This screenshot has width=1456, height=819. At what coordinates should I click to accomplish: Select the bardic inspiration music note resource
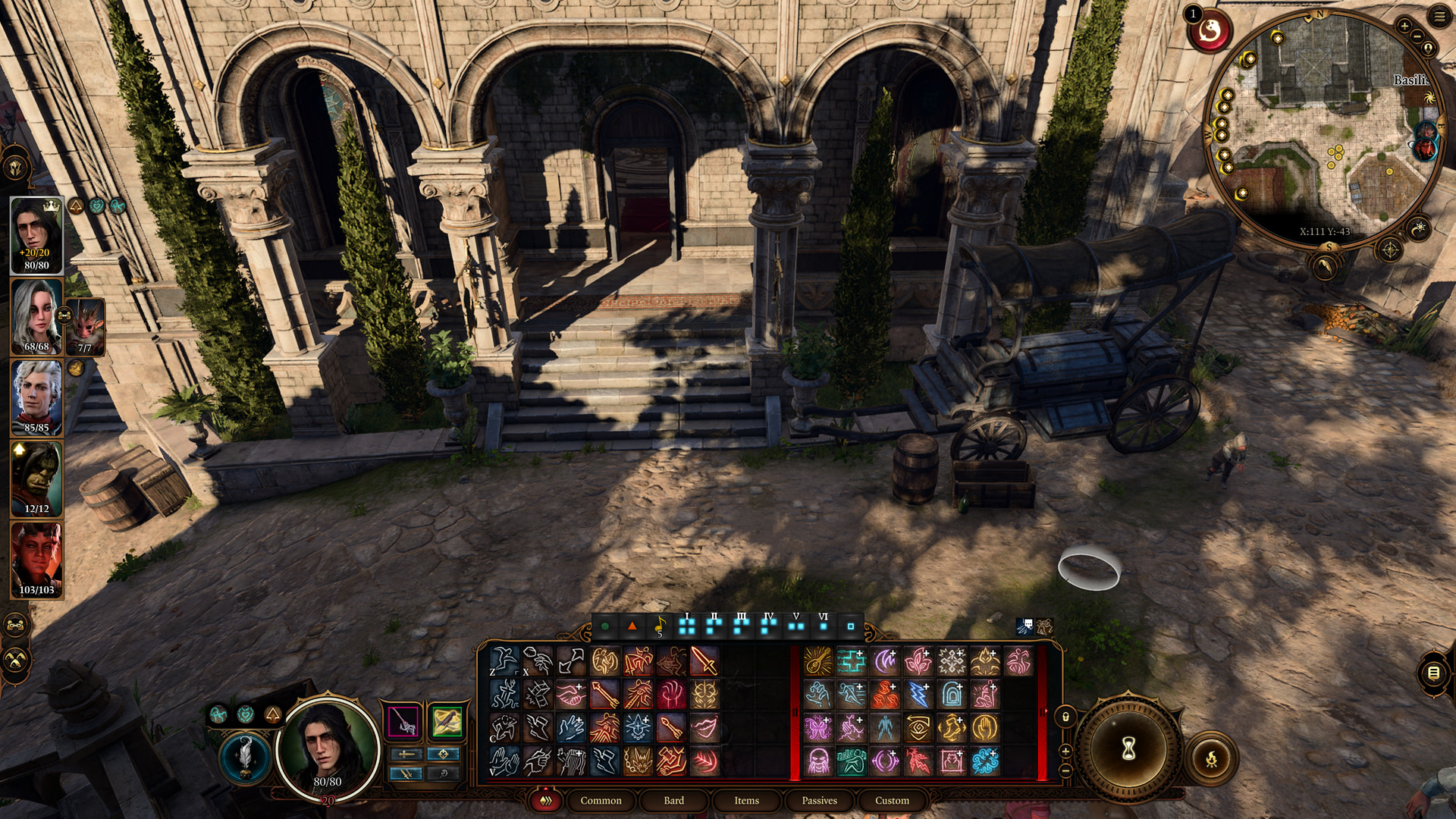[659, 626]
